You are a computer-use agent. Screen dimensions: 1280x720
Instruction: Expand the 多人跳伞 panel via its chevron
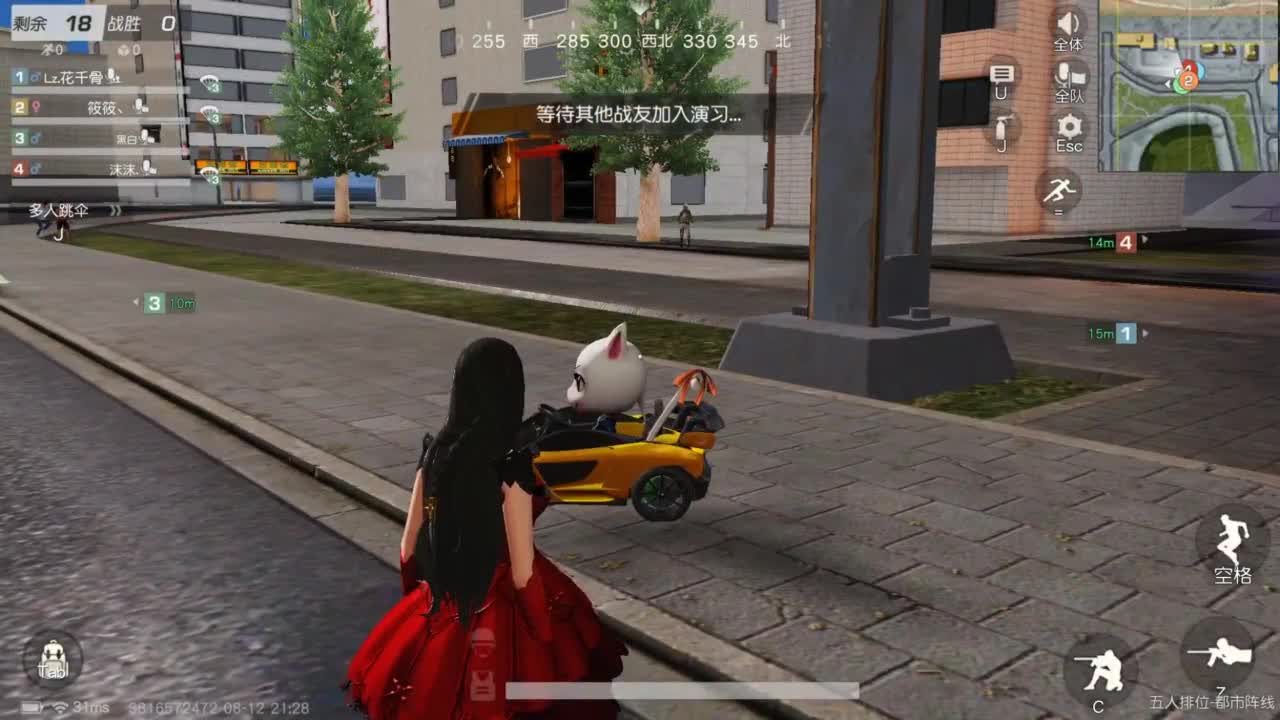pos(114,211)
